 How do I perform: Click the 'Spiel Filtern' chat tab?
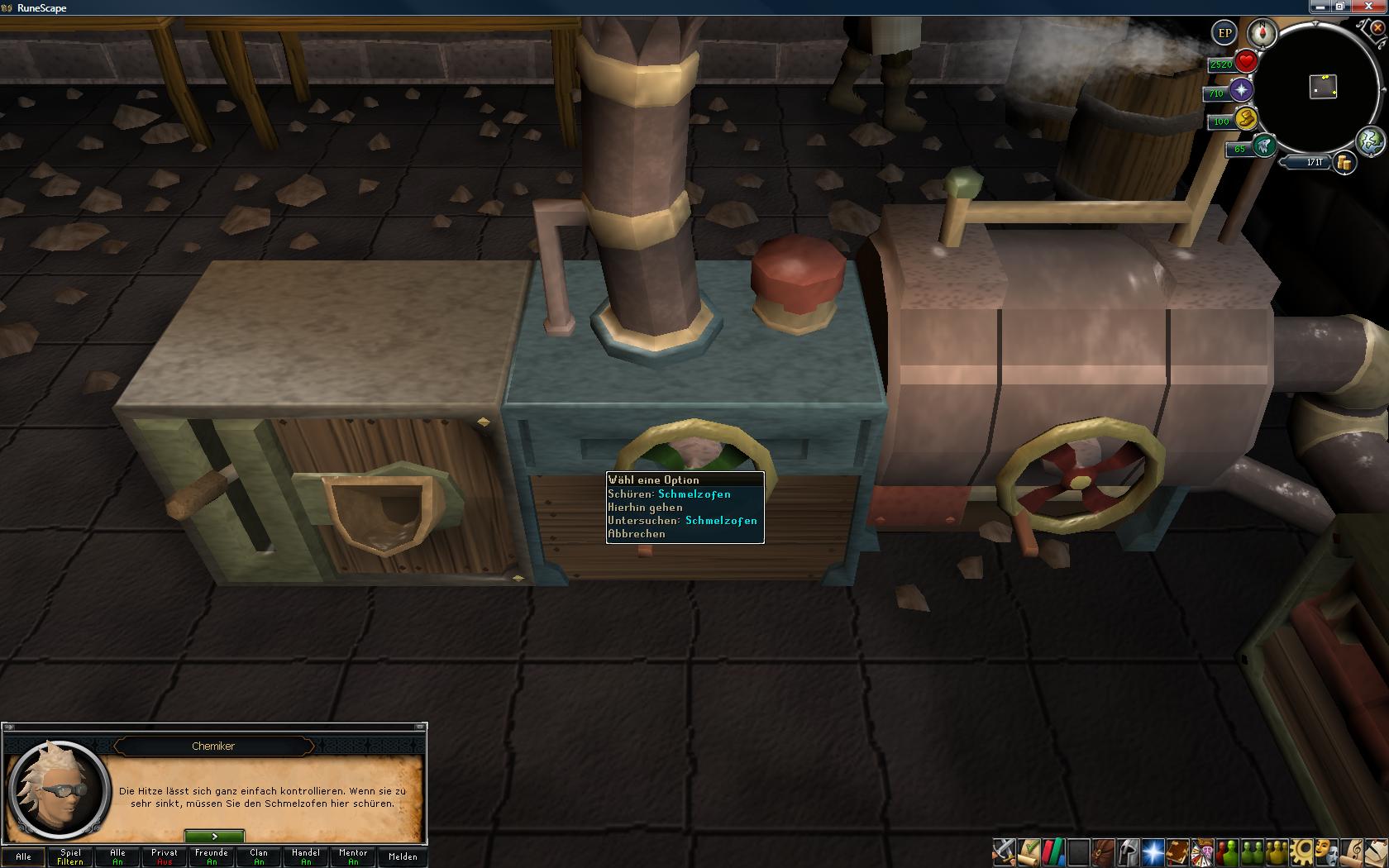pos(70,856)
